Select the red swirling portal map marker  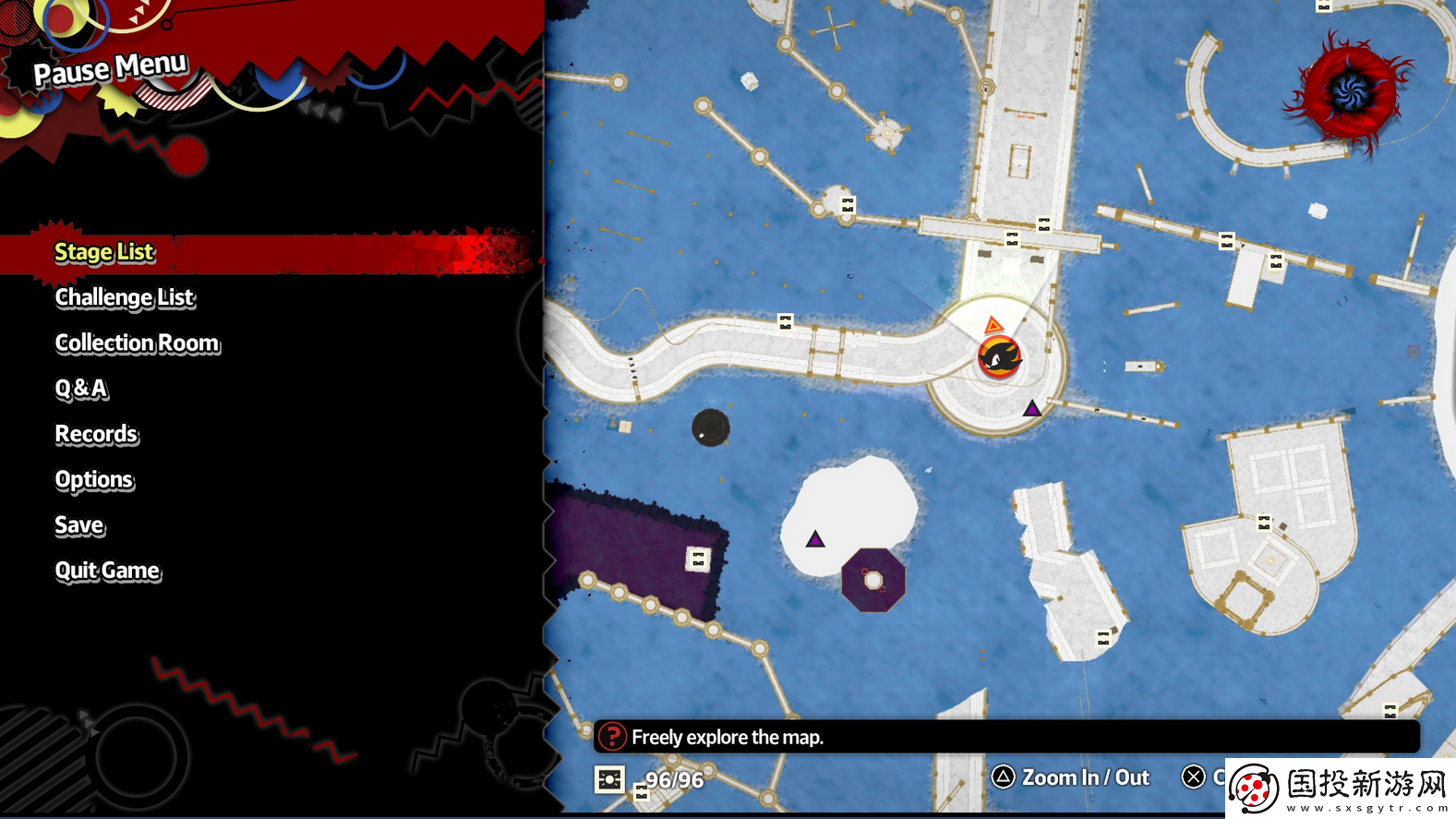[1350, 90]
